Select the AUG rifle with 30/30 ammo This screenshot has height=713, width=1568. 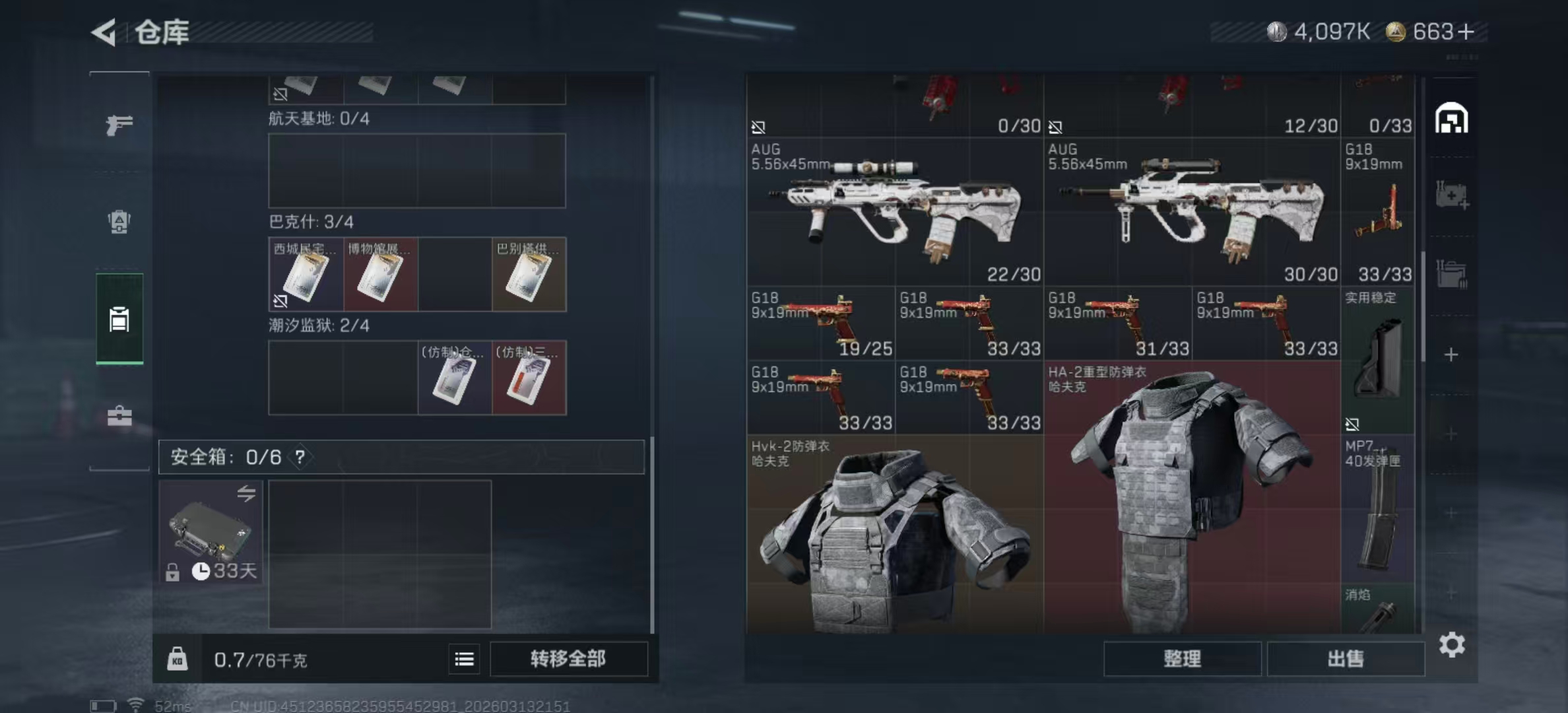pyautogui.click(x=1192, y=211)
